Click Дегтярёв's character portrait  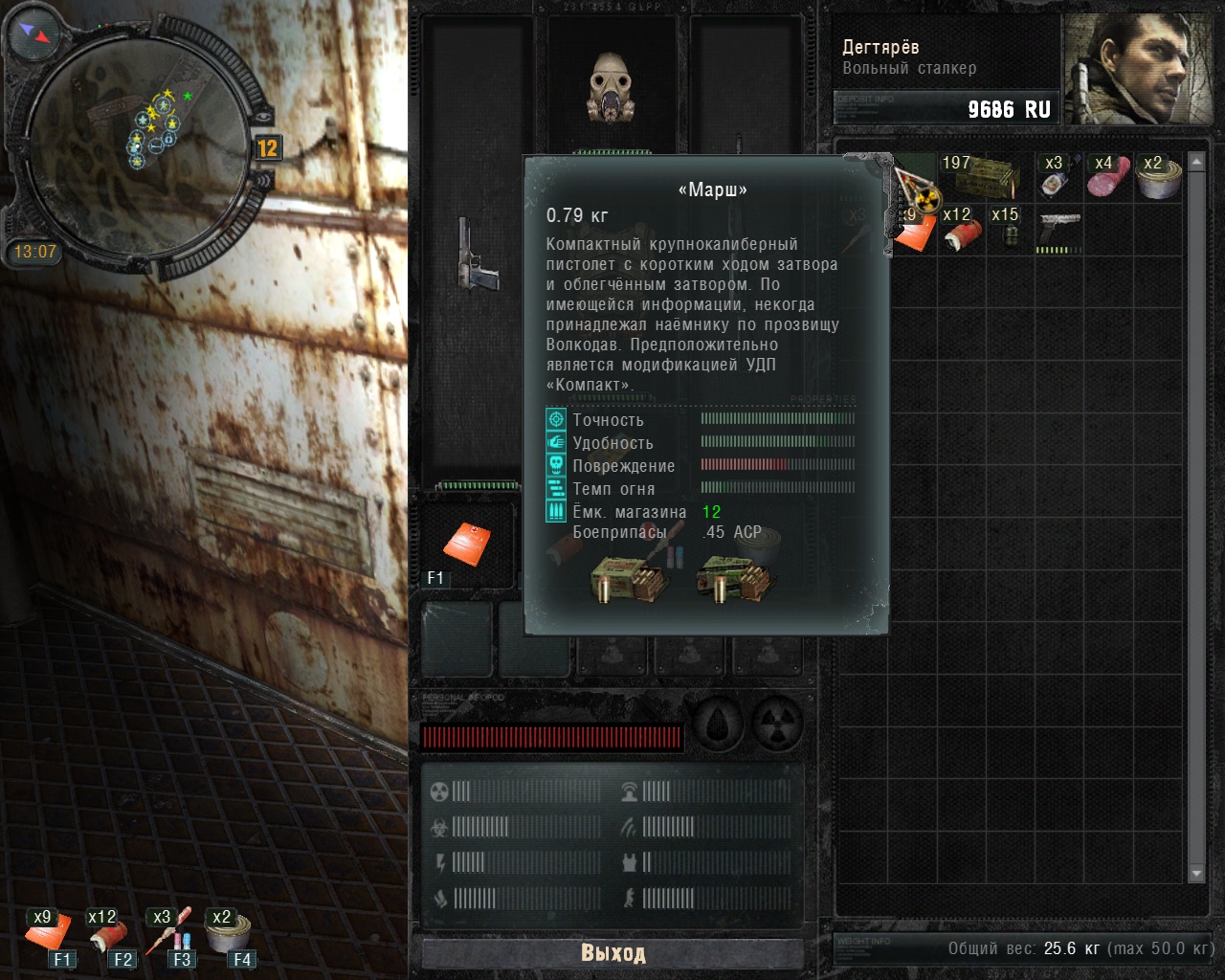(1140, 69)
